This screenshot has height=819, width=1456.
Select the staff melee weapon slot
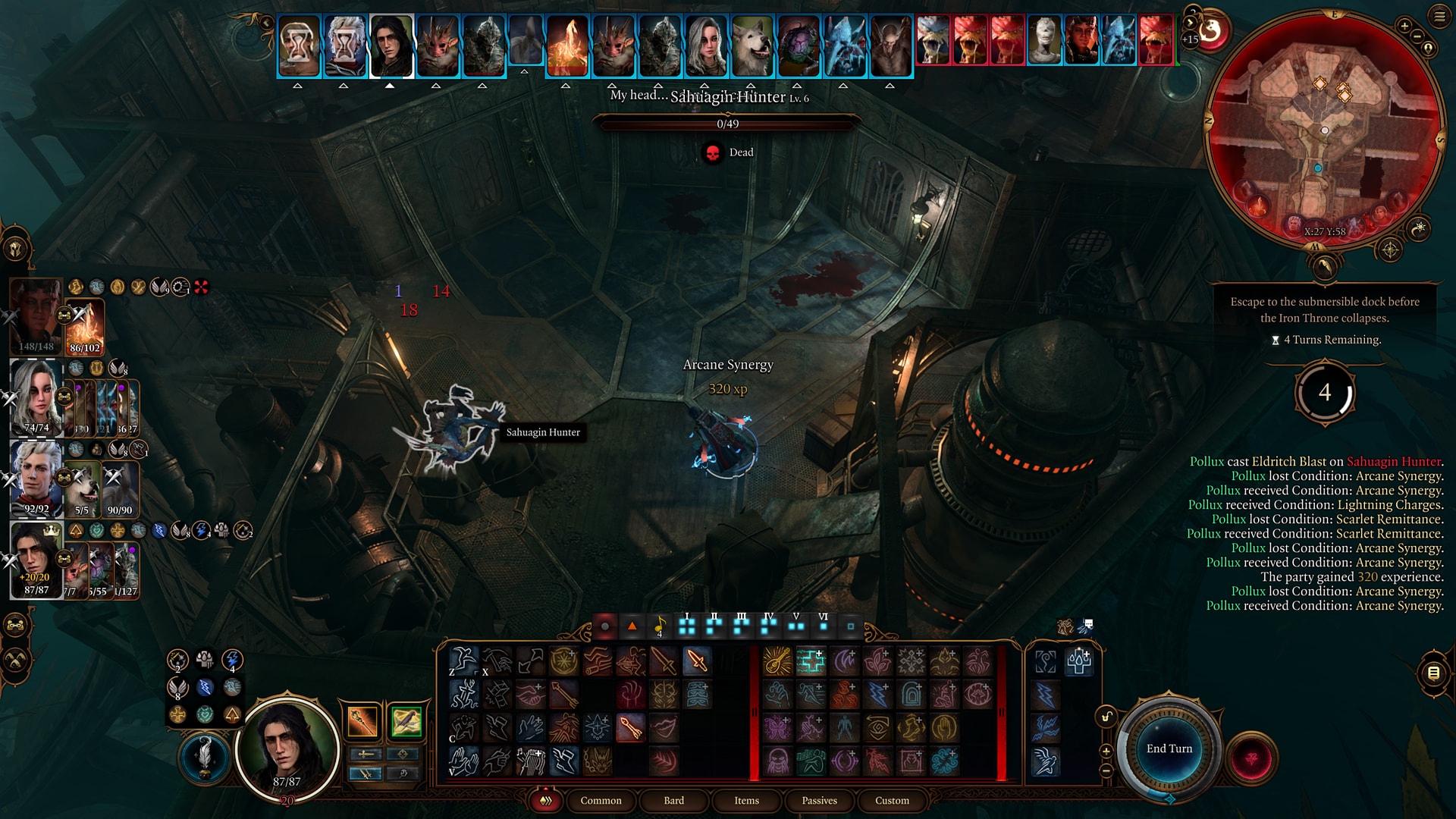(x=362, y=720)
